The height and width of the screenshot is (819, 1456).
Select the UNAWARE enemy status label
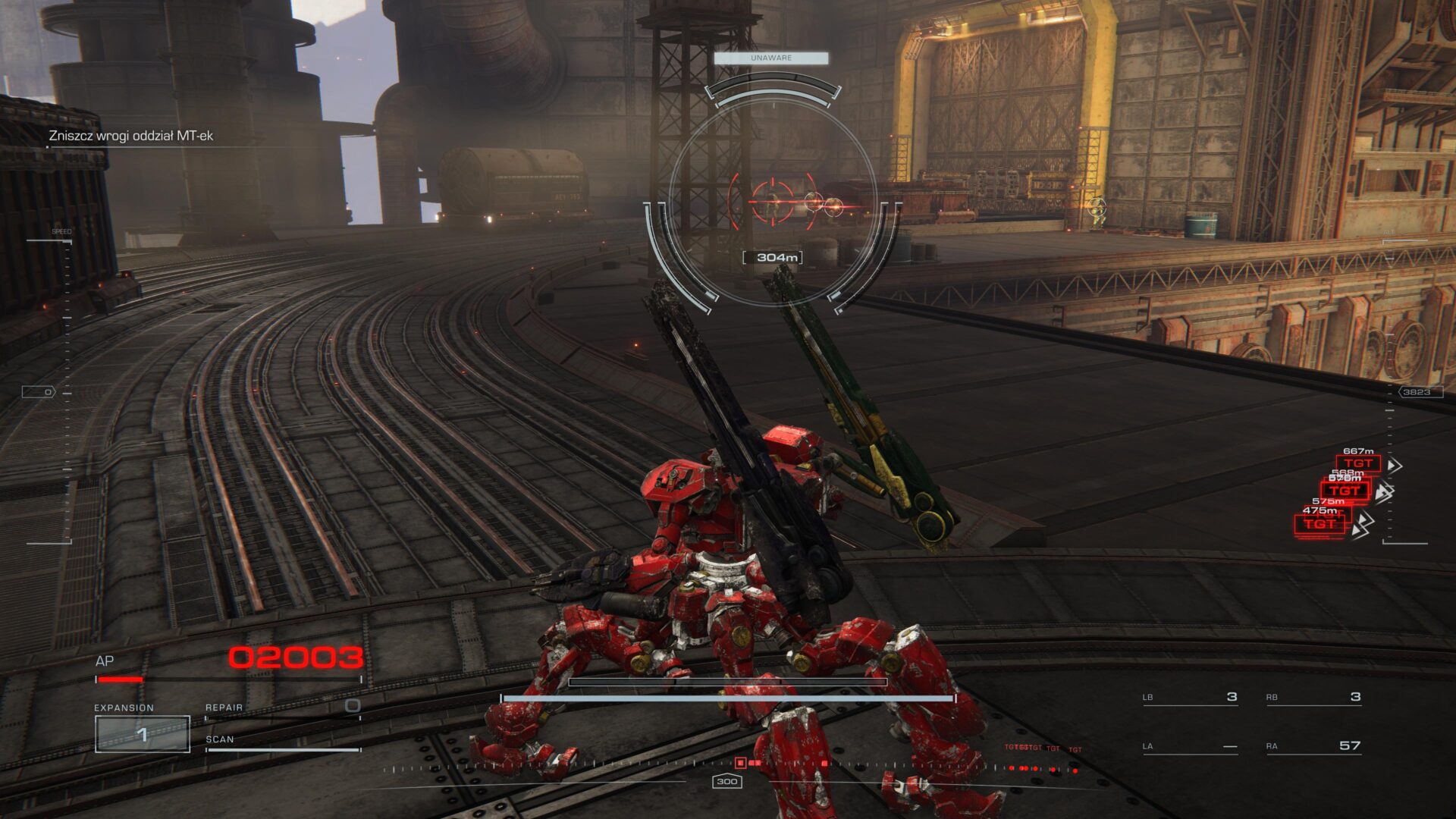point(770,58)
